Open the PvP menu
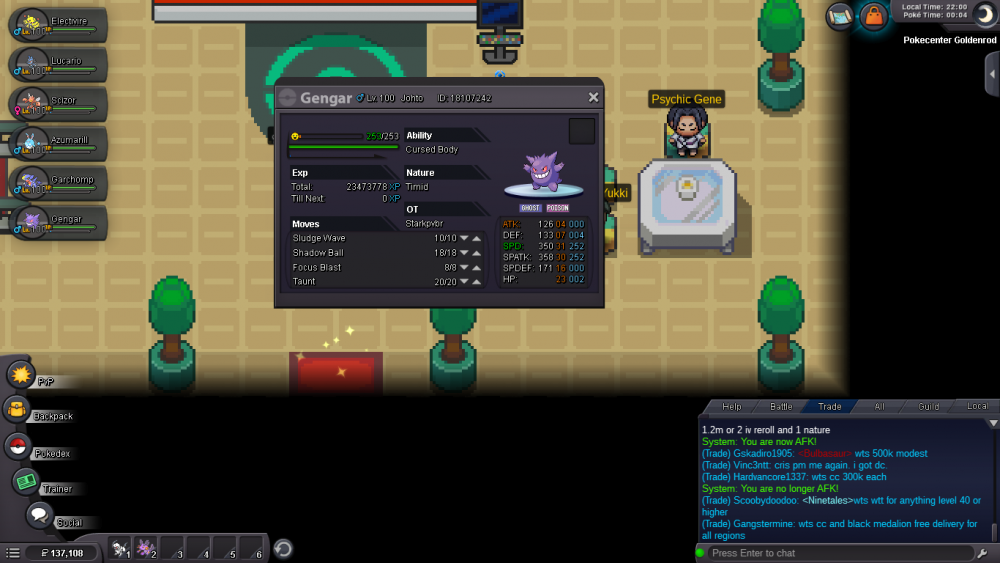Viewport: 1000px width, 563px height. click(21, 375)
